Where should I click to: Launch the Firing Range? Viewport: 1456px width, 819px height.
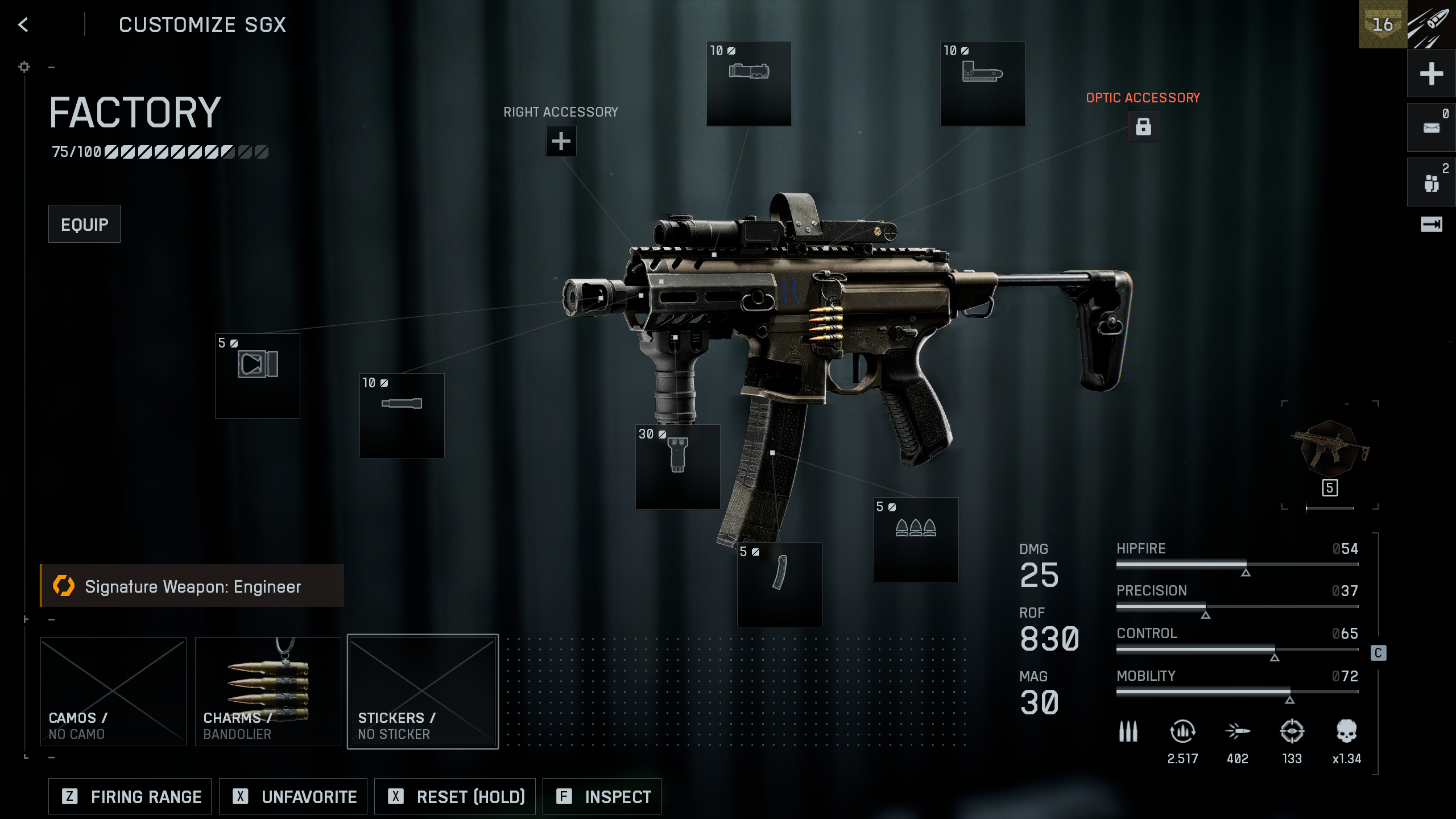pos(130,796)
